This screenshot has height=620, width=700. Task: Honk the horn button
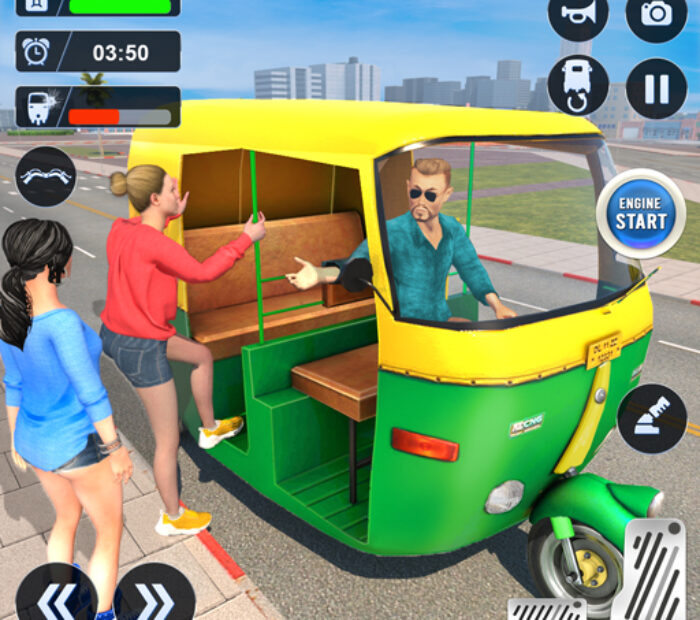click(x=578, y=13)
